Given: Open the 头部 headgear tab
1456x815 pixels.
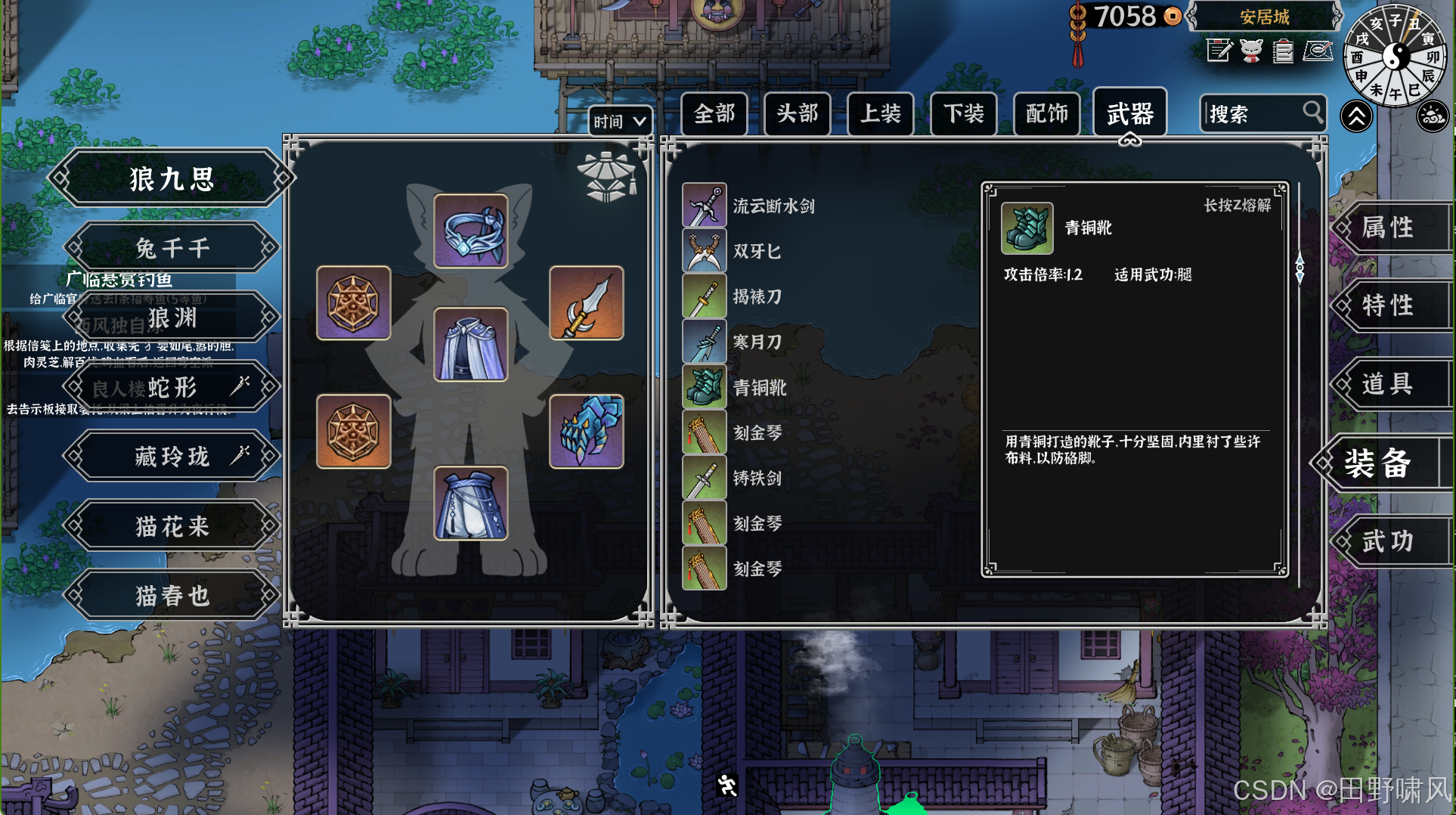Looking at the screenshot, I should pos(797,114).
